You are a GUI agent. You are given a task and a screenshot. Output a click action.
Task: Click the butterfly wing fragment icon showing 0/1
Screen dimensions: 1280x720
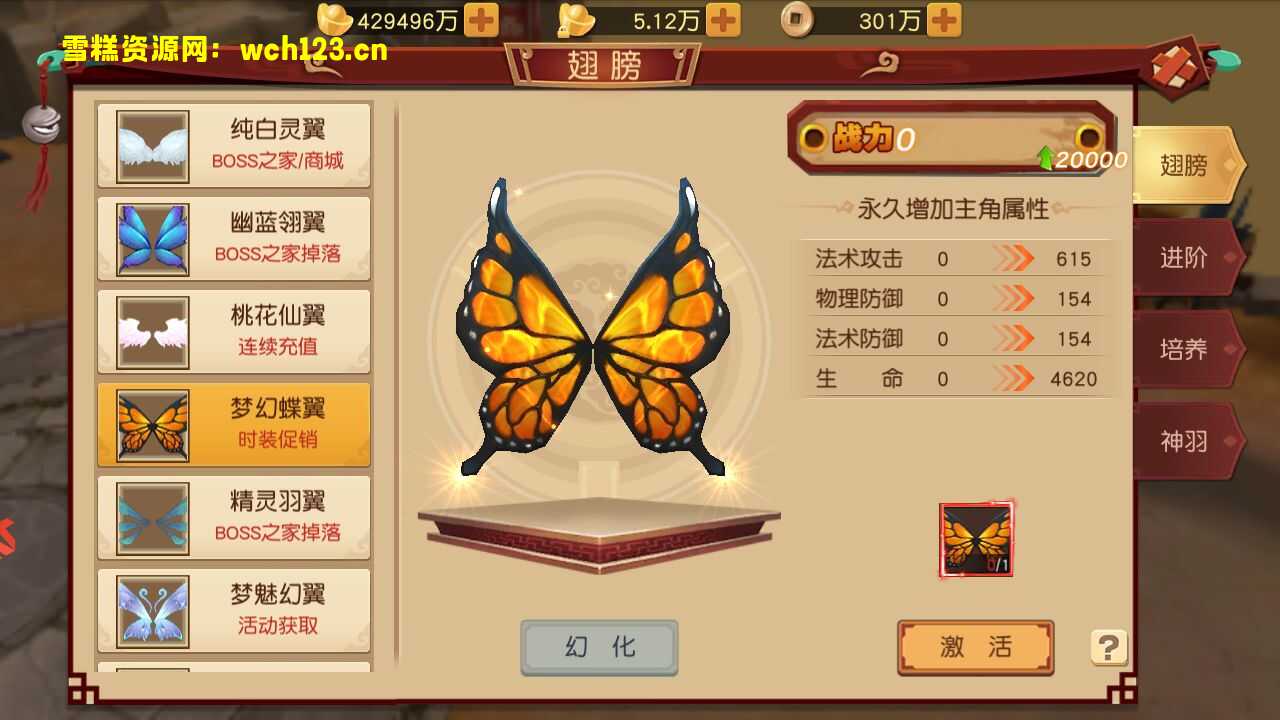[x=974, y=541]
